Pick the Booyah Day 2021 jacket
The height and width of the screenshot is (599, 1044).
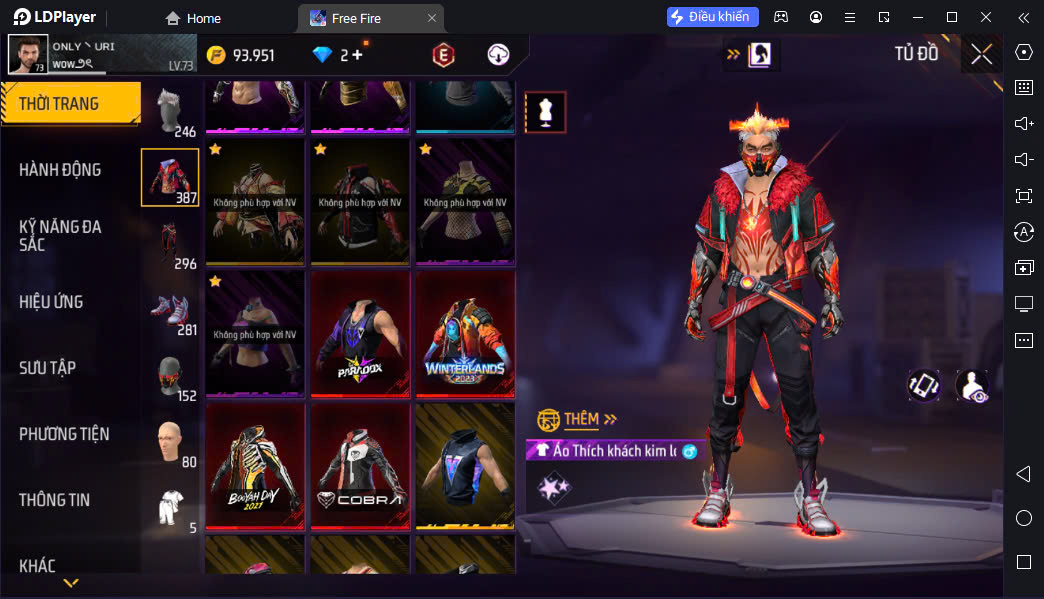[x=255, y=466]
